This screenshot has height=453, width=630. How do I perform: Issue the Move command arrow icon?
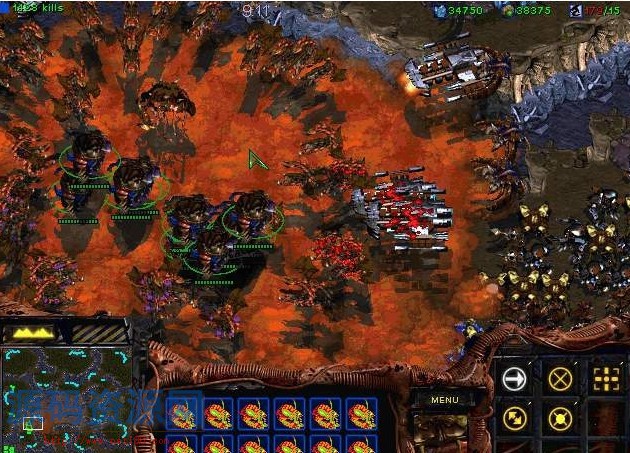(x=515, y=378)
